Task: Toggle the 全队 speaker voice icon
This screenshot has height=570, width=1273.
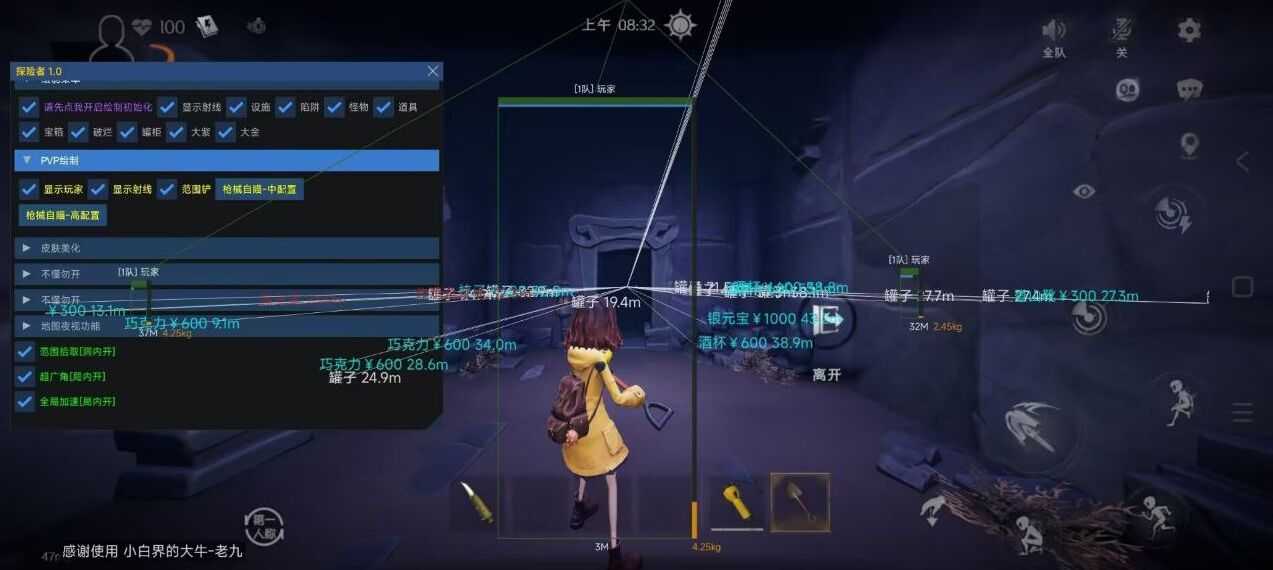Action: point(1054,31)
